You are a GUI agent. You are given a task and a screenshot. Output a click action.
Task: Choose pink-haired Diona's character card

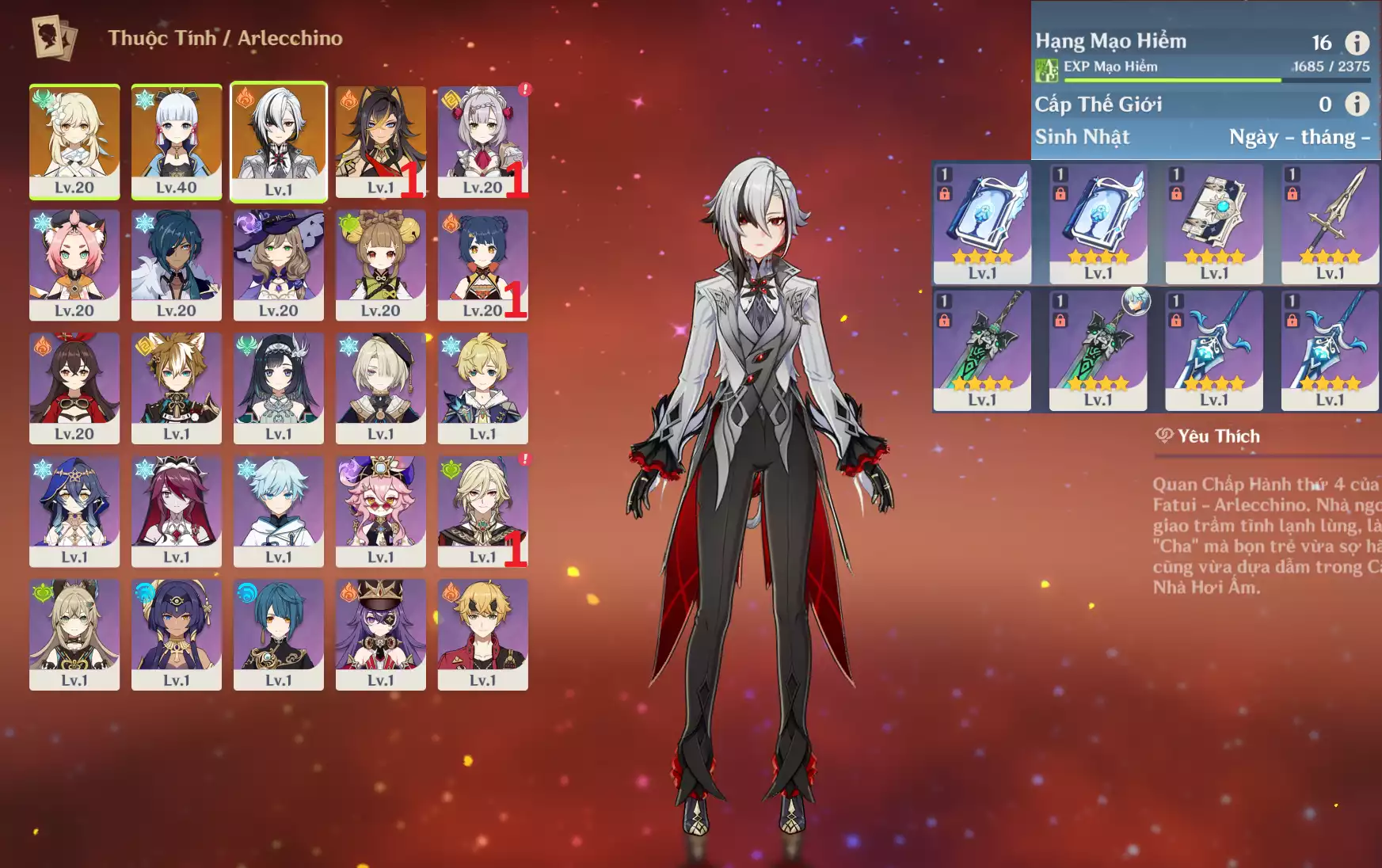[74, 265]
